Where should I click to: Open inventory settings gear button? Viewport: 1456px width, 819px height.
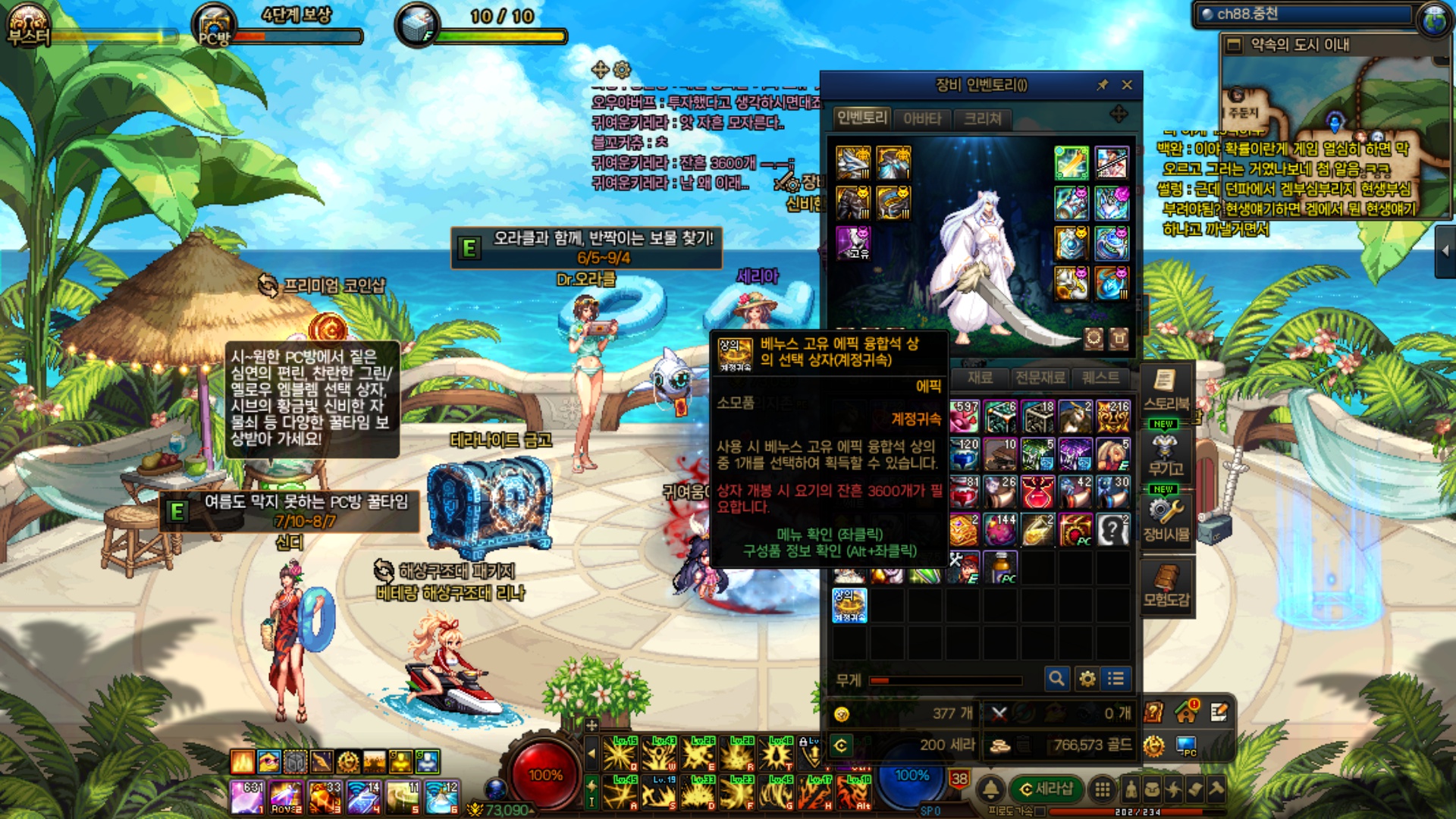point(1087,679)
